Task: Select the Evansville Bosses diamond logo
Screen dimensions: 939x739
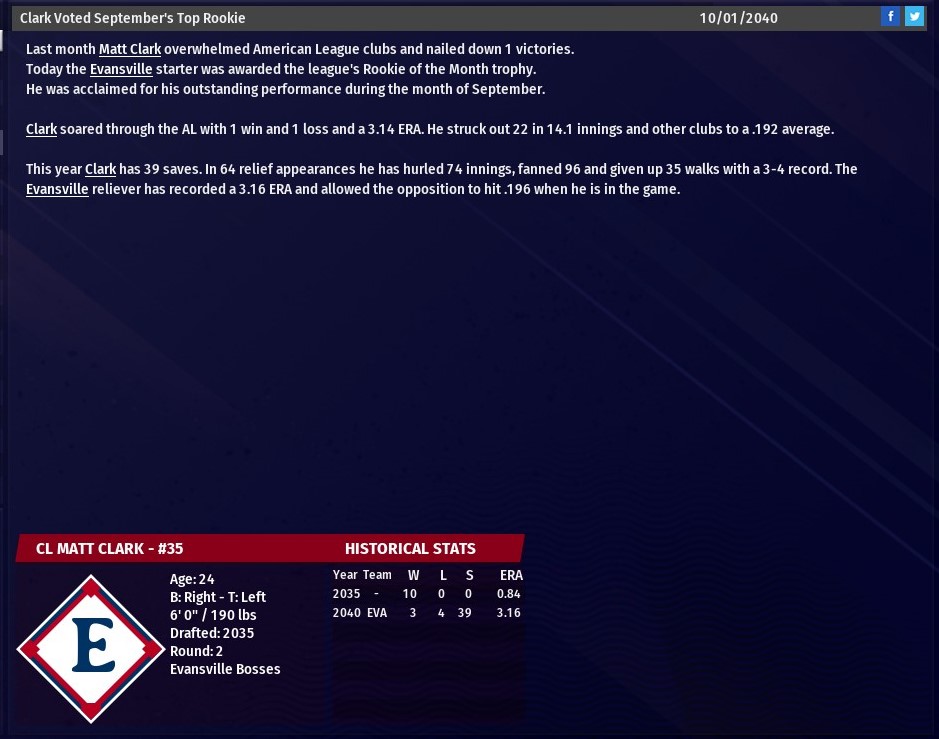Action: pyautogui.click(x=91, y=649)
